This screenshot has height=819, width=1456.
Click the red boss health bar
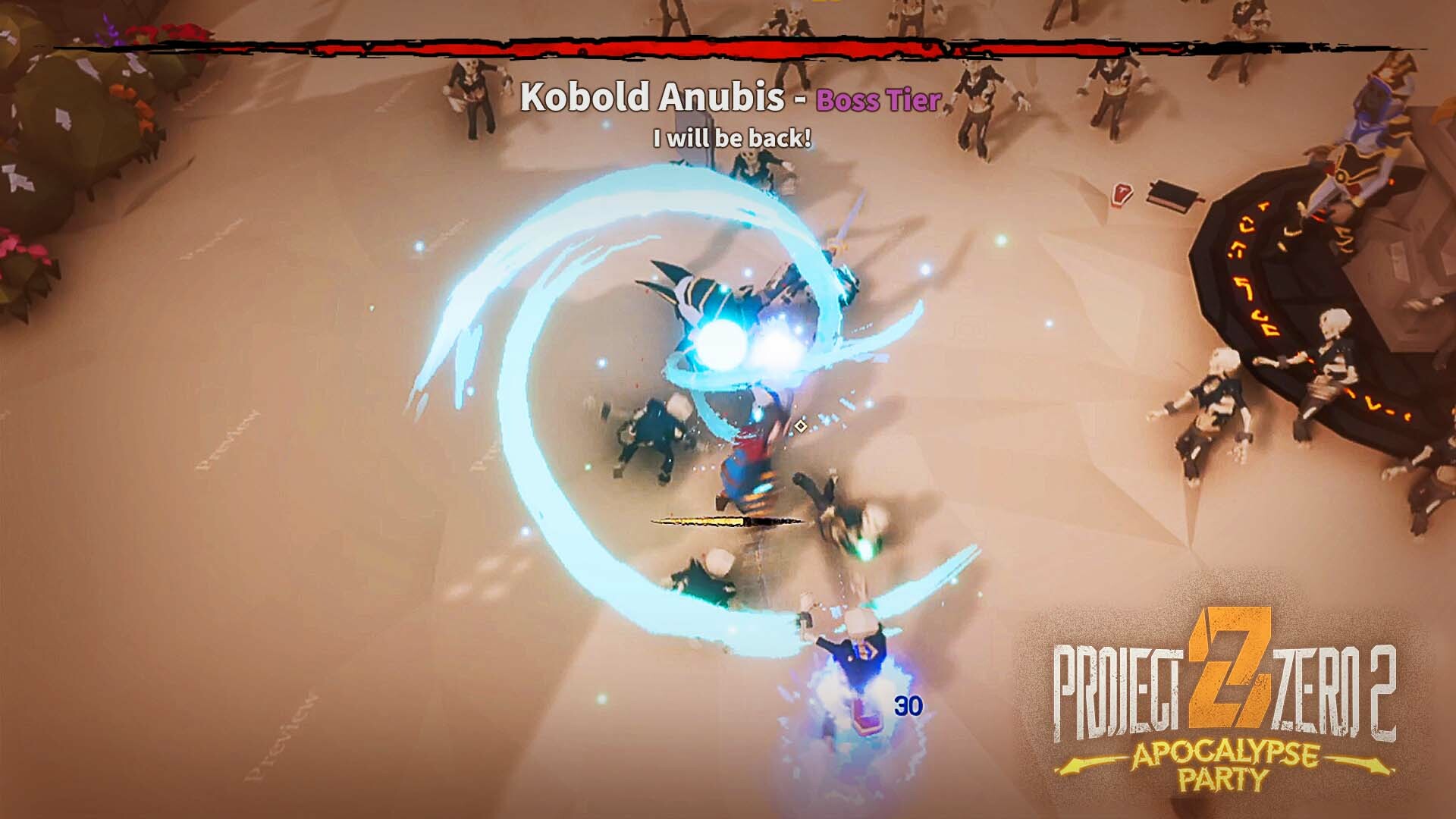[x=728, y=47]
